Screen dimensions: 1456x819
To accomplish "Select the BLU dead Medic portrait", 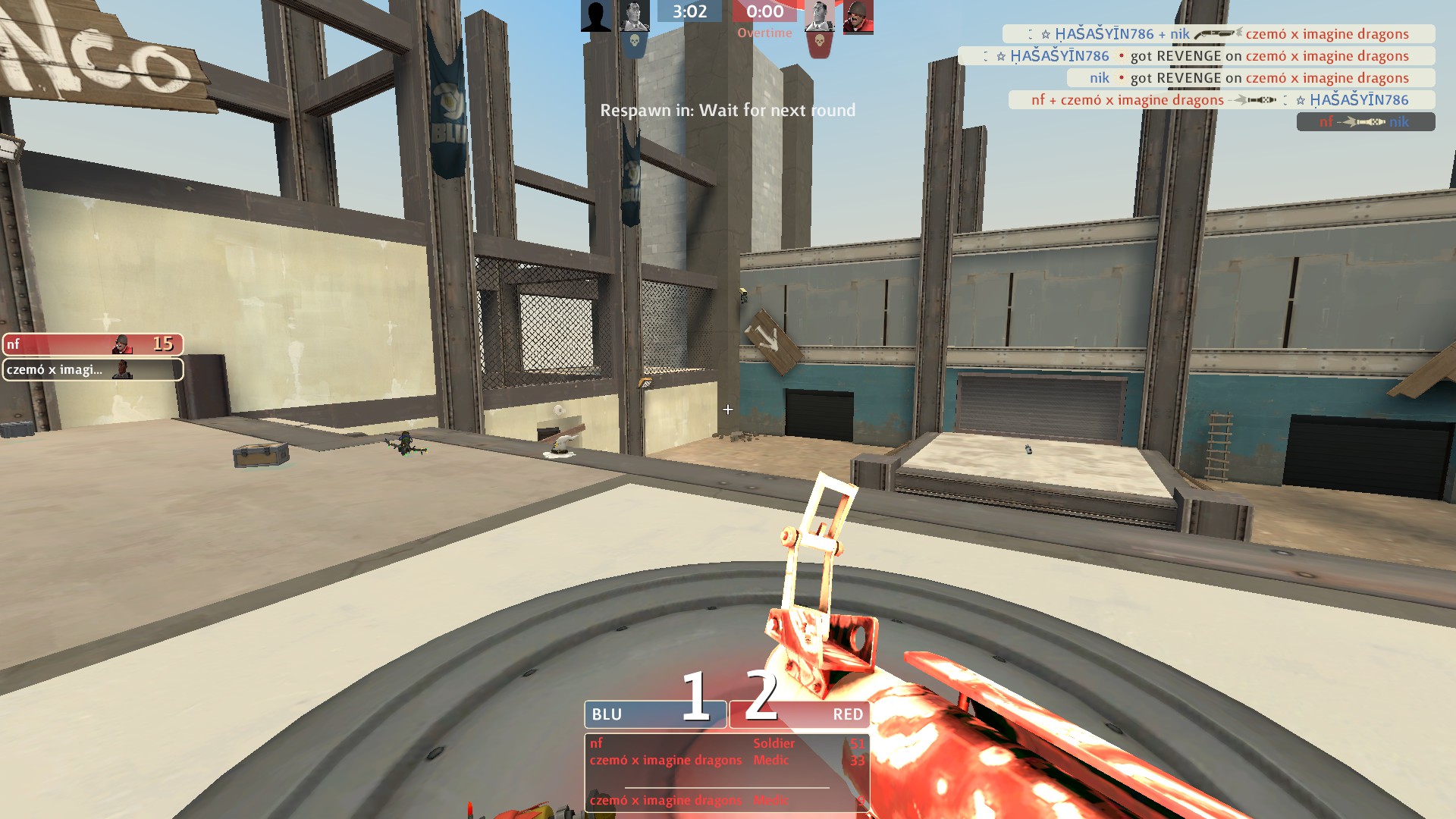I will tap(634, 17).
